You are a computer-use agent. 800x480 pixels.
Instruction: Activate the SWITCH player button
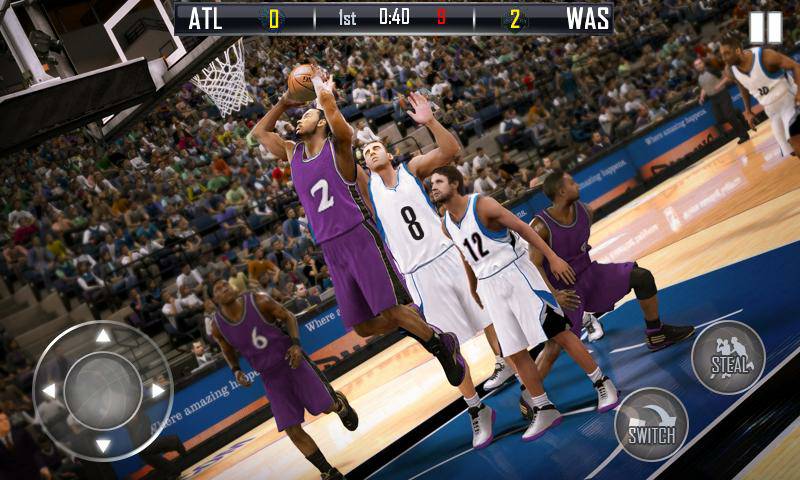[651, 424]
